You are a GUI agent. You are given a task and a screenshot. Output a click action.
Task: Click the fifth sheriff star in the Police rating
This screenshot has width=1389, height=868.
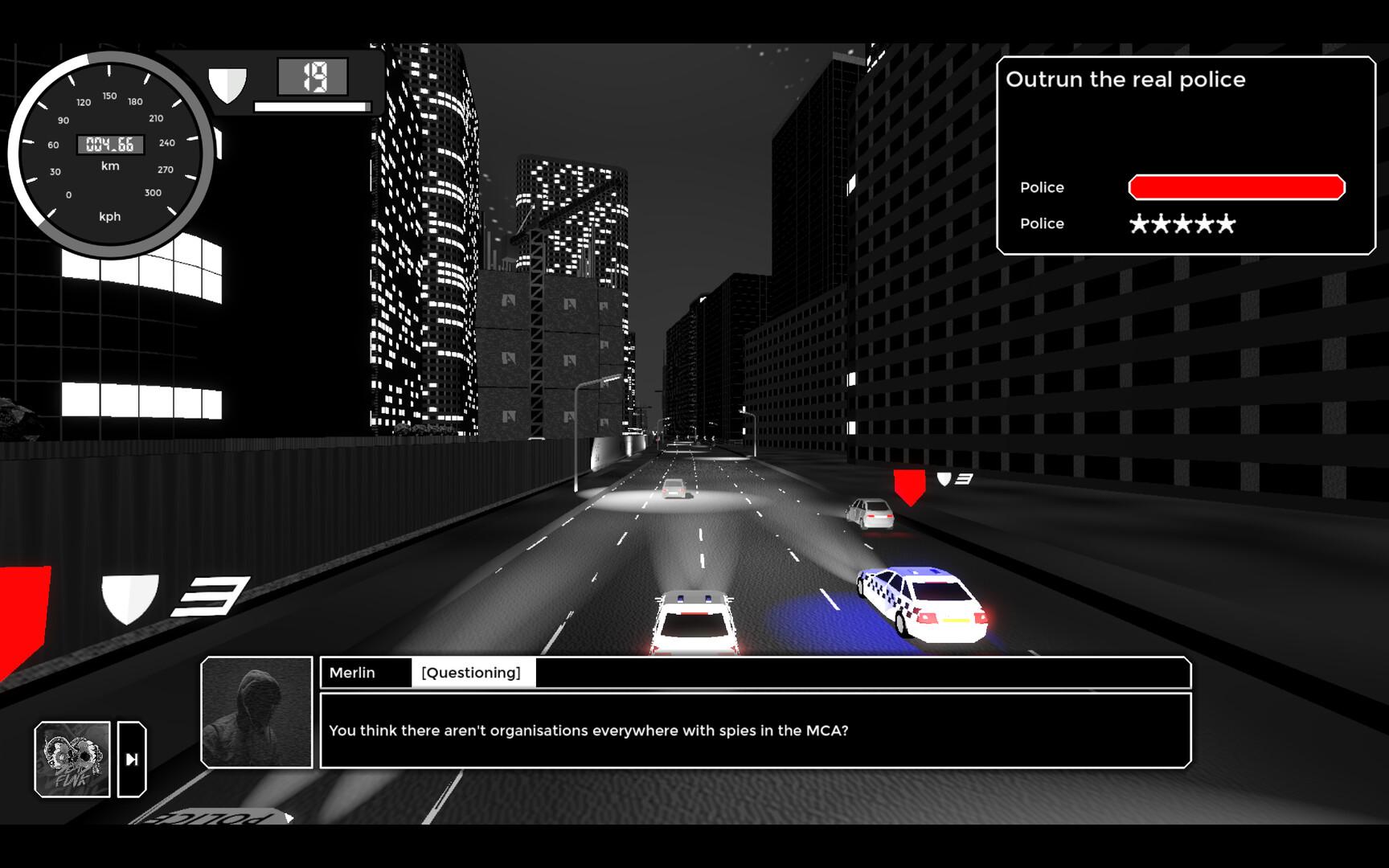(1225, 223)
